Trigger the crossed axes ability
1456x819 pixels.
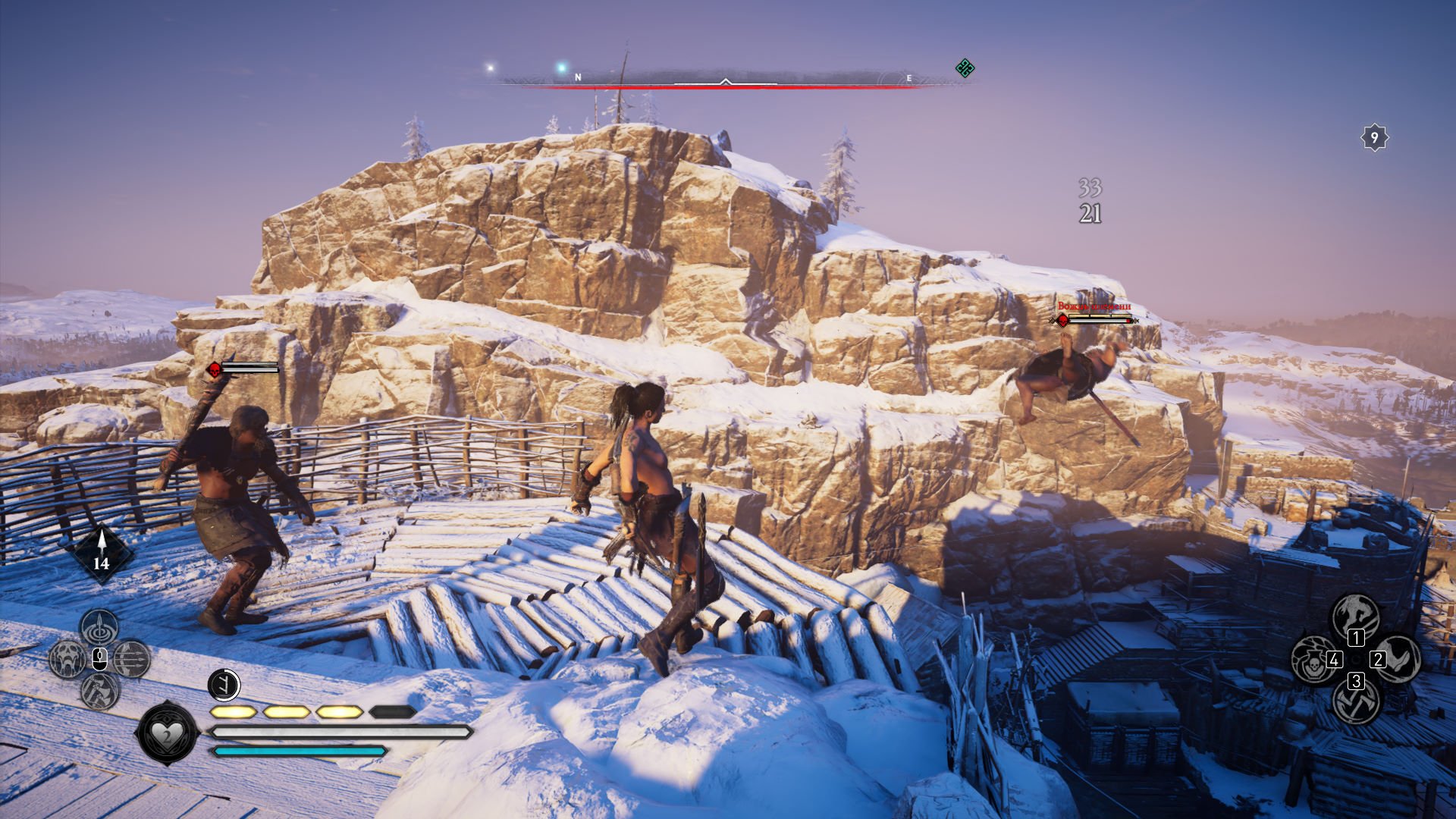click(1355, 702)
